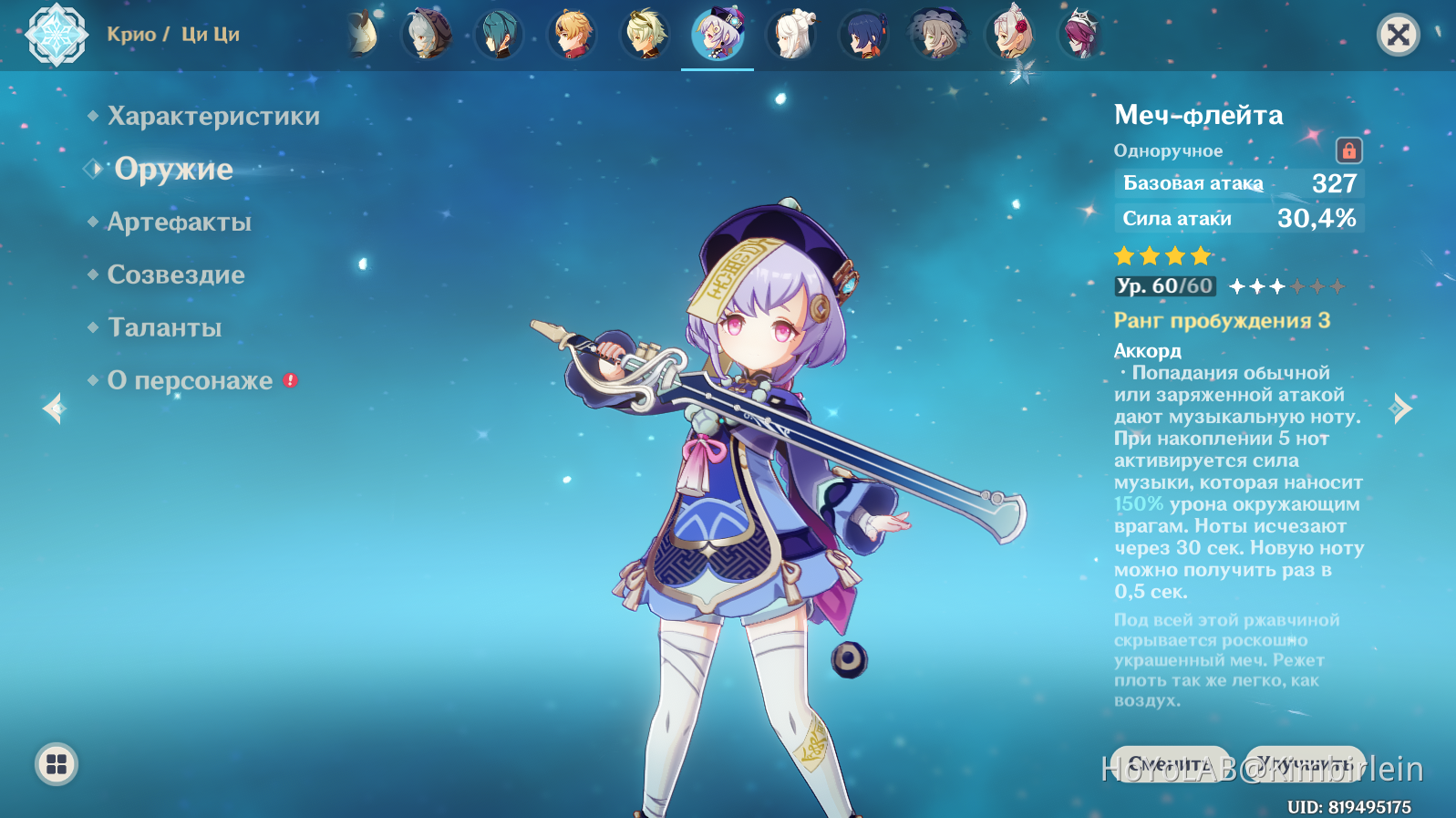Select Thoma's orange-haired portrait
This screenshot has height=818, width=1456.
click(x=573, y=35)
